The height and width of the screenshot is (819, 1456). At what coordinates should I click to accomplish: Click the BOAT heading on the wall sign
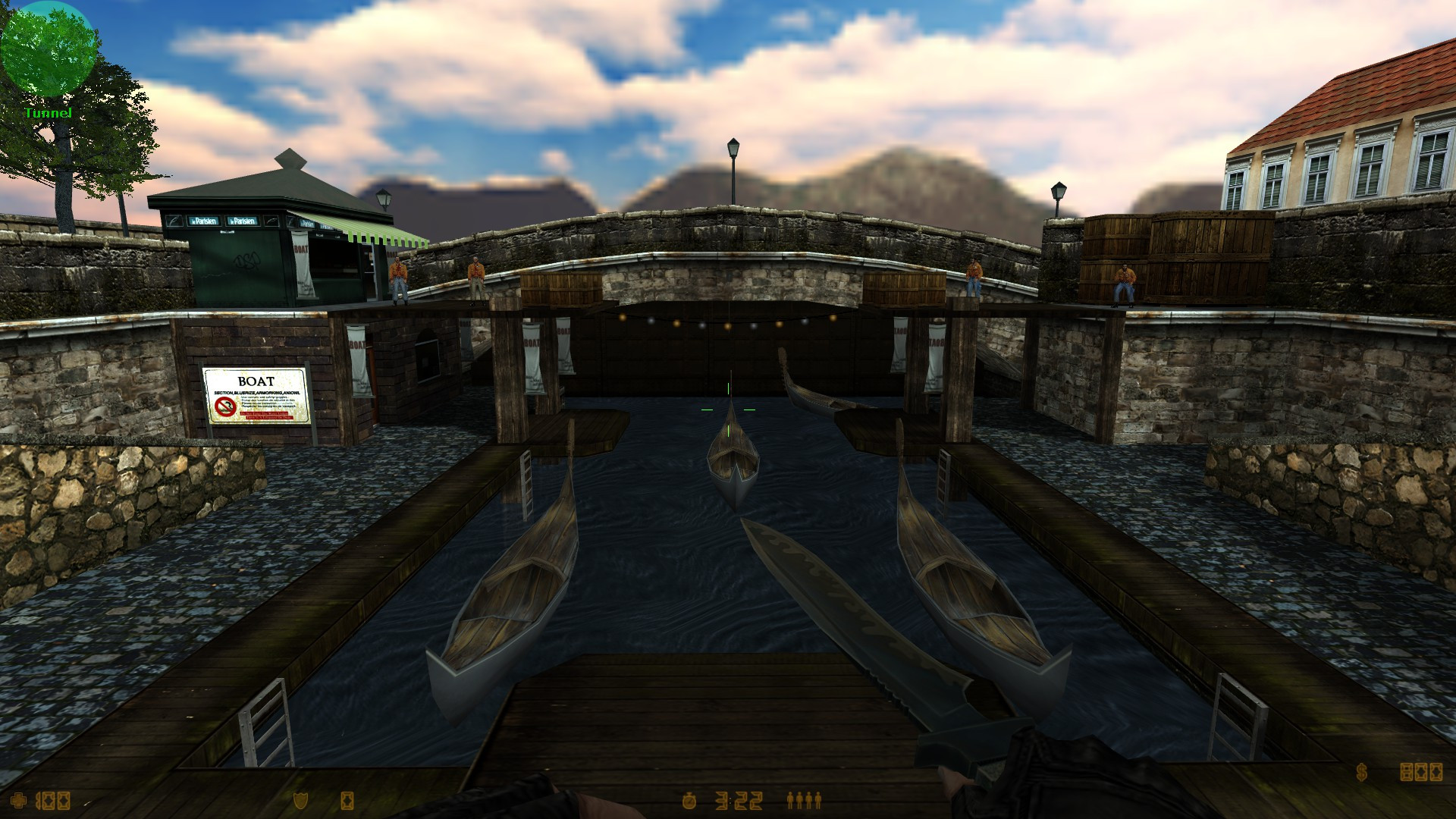[256, 380]
